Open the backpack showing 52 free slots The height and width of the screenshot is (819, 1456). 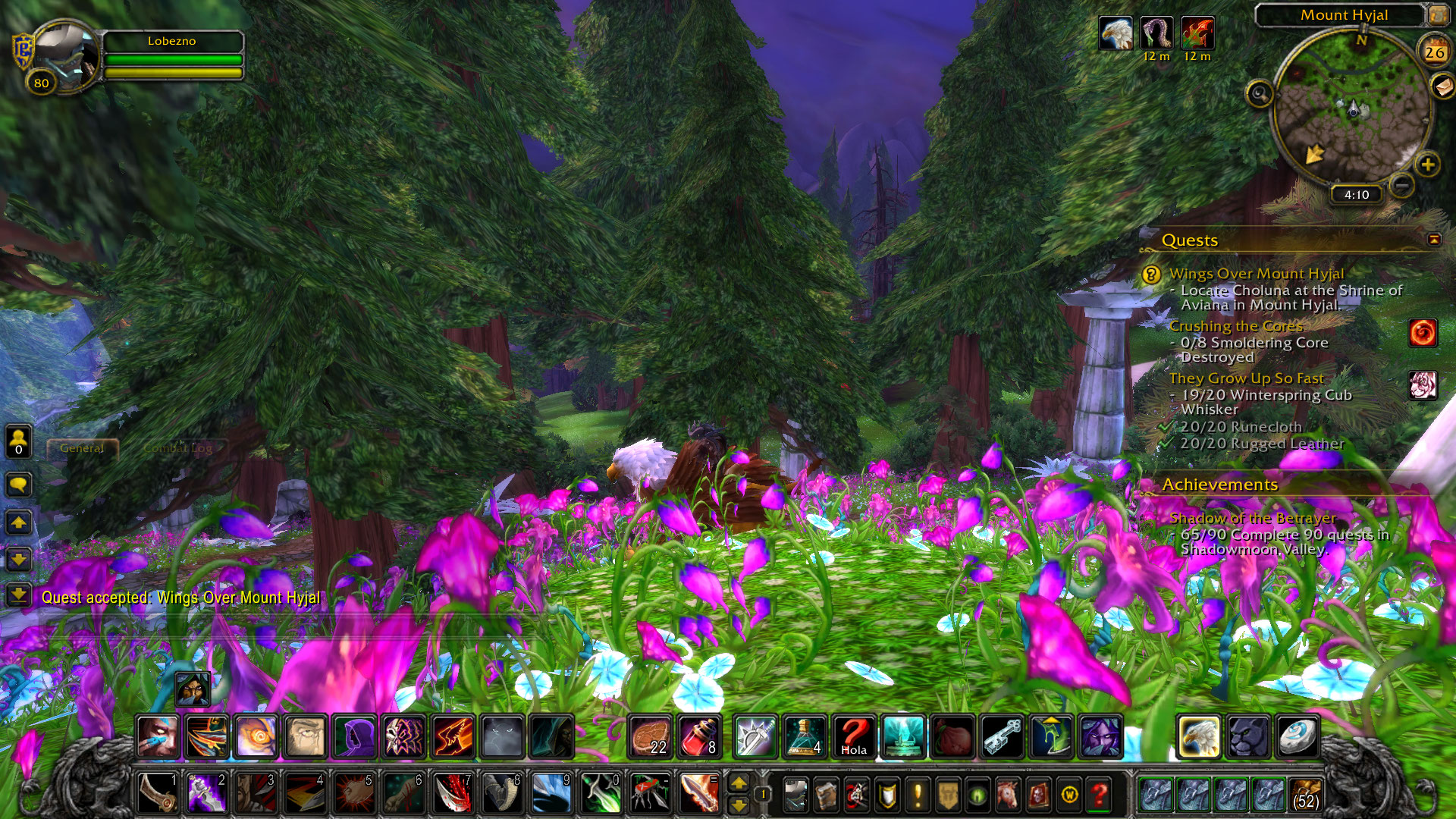pyautogui.click(x=1305, y=795)
